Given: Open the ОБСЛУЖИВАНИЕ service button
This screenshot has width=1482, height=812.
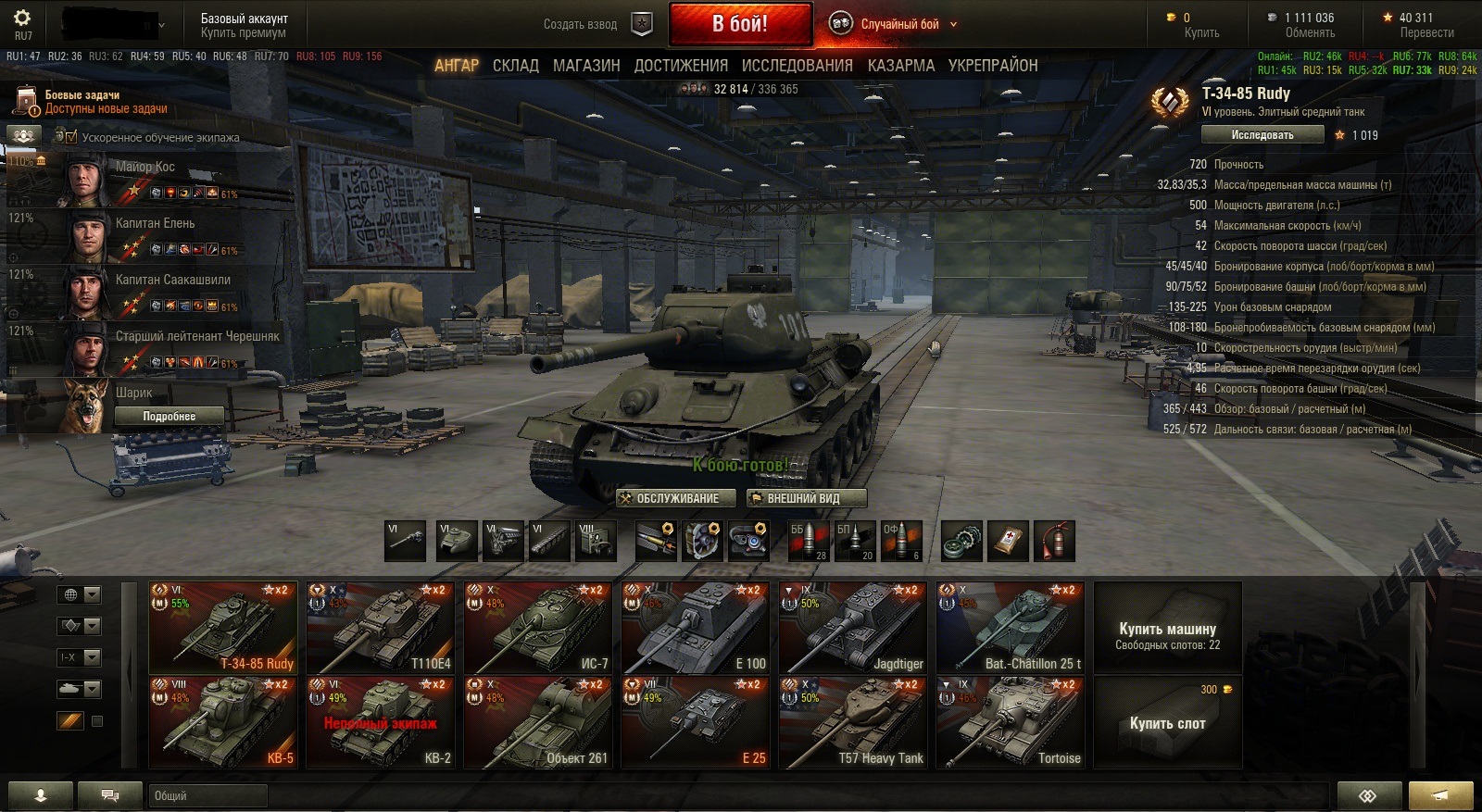Looking at the screenshot, I should coord(676,498).
